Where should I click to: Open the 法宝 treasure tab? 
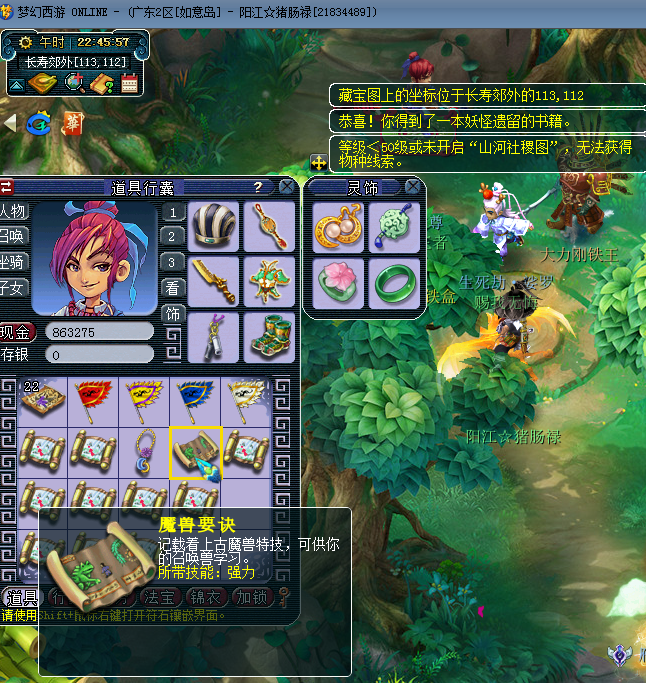coord(157,597)
